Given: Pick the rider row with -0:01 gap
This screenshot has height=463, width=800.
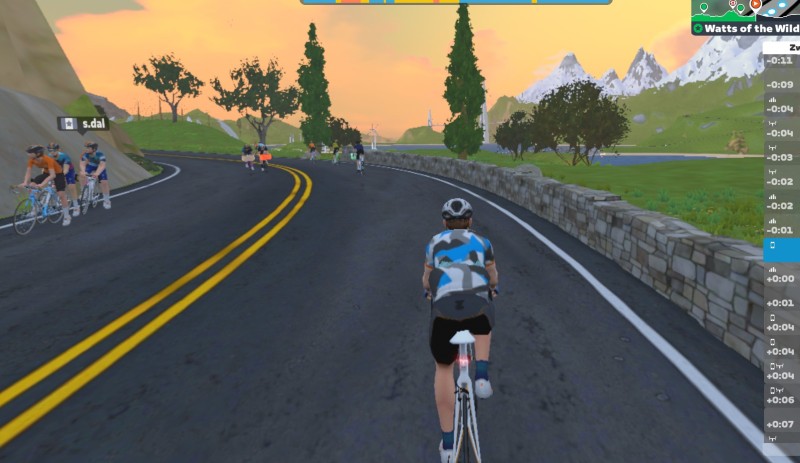Looking at the screenshot, I should tap(781, 230).
